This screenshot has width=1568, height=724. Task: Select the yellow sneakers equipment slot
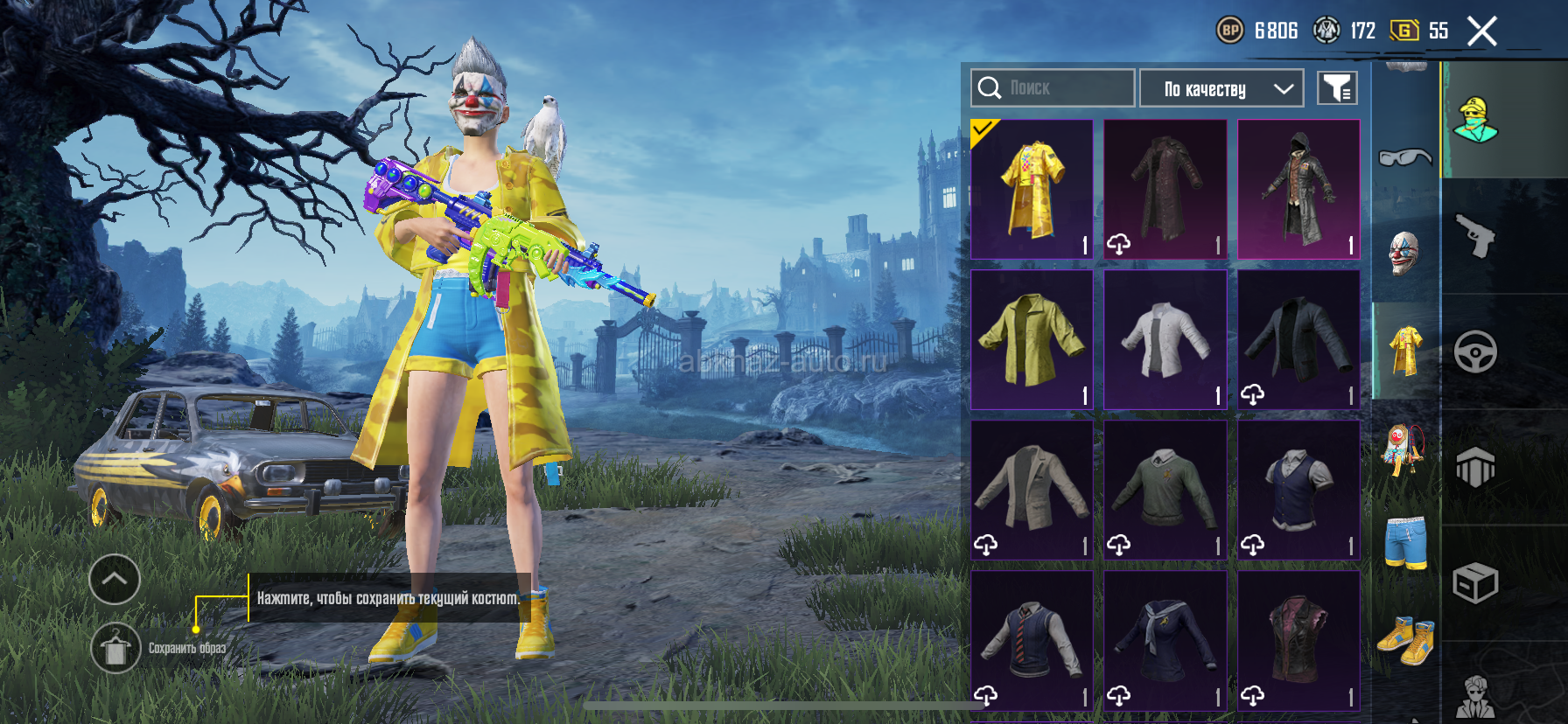click(1406, 640)
